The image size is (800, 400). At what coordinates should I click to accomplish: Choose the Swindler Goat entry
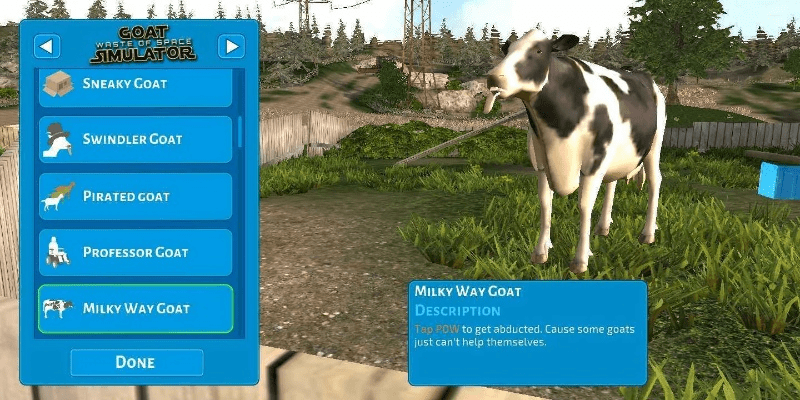click(135, 140)
